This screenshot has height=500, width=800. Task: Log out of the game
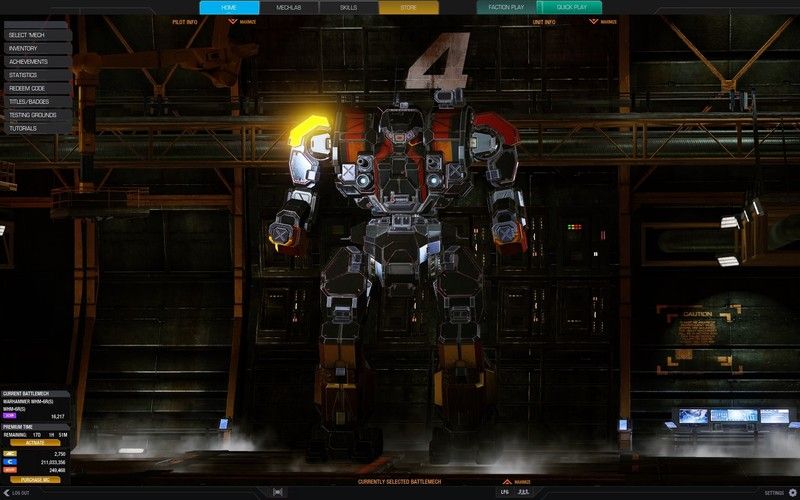click(x=17, y=492)
